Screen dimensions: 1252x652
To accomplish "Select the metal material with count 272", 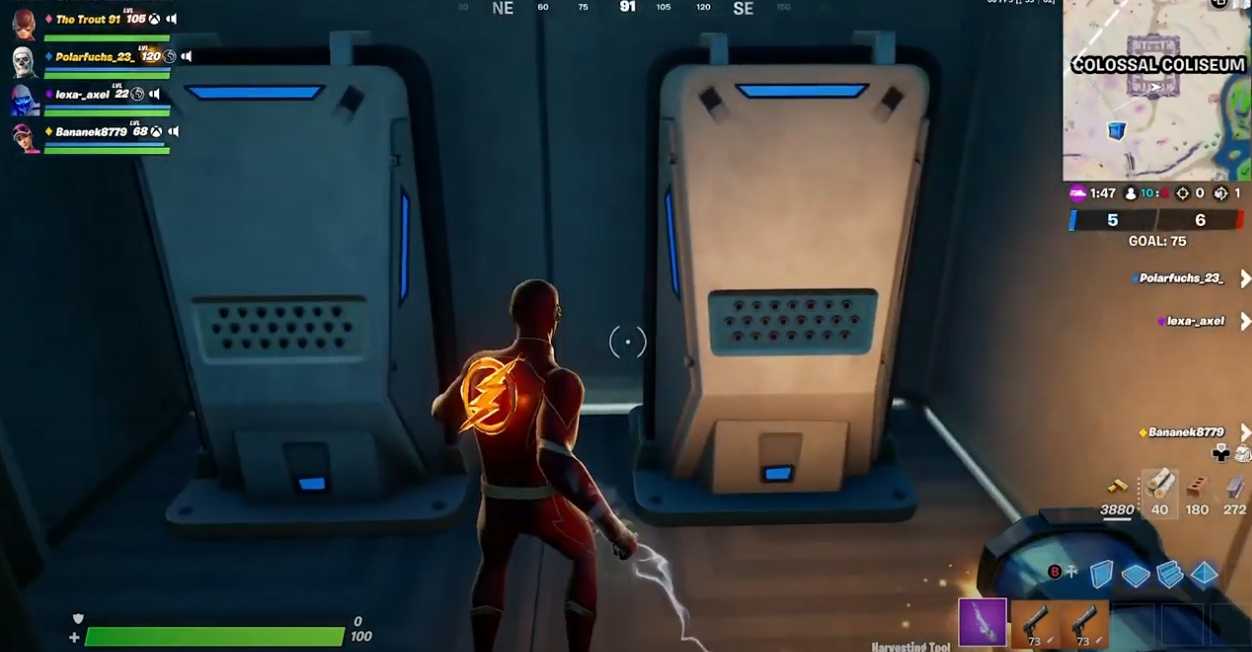I will coord(1235,489).
